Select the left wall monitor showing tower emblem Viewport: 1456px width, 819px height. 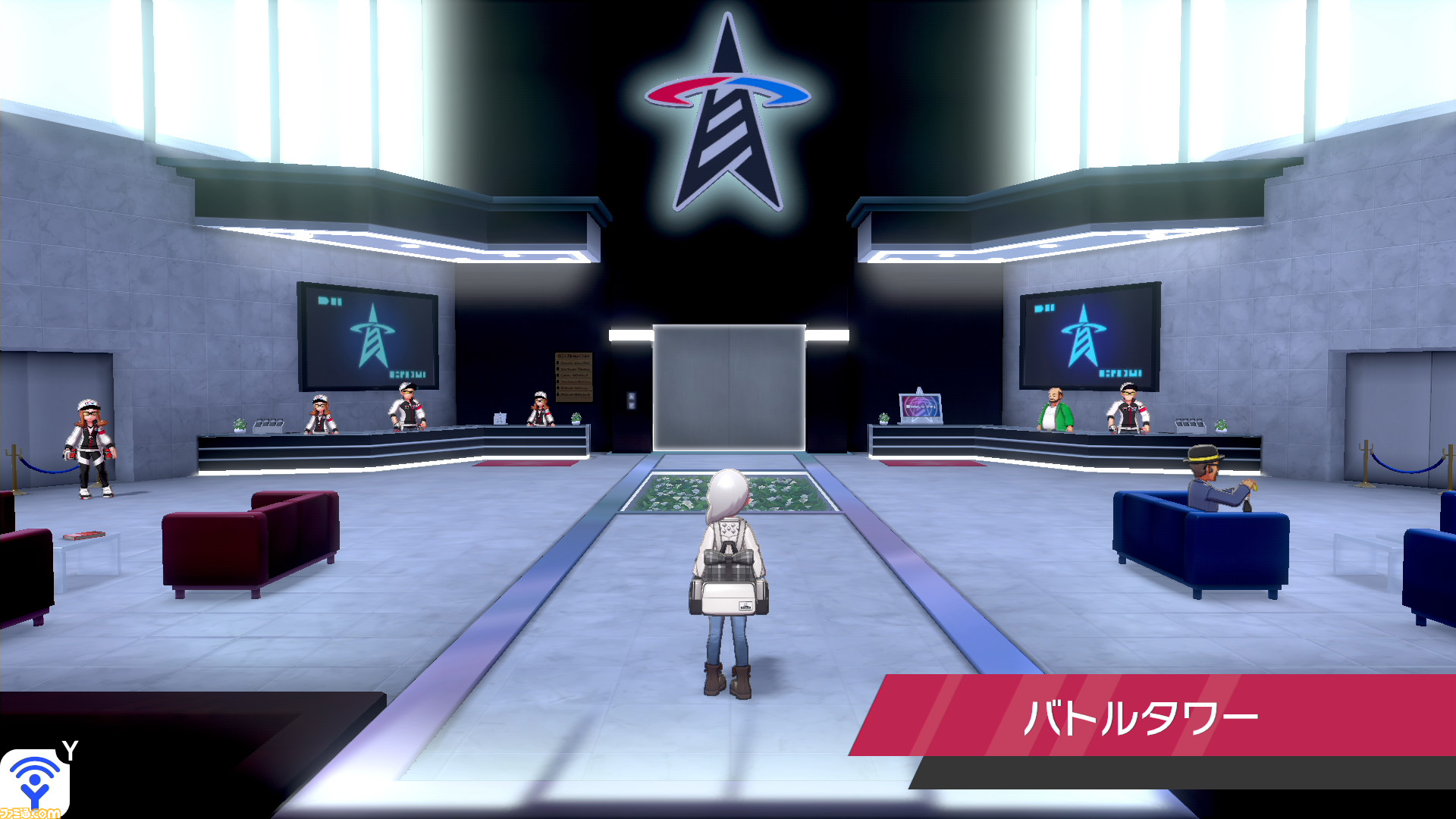(367, 335)
